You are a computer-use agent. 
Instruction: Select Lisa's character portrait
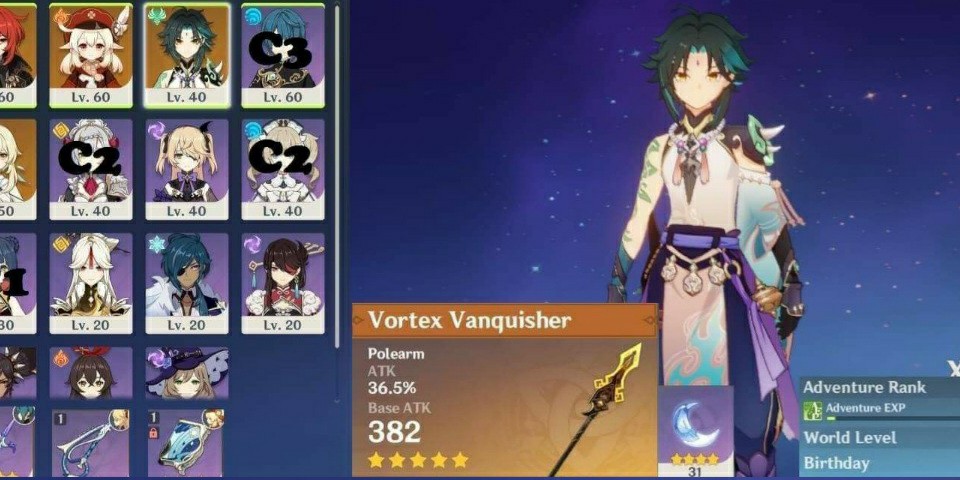pyautogui.click(x=187, y=374)
